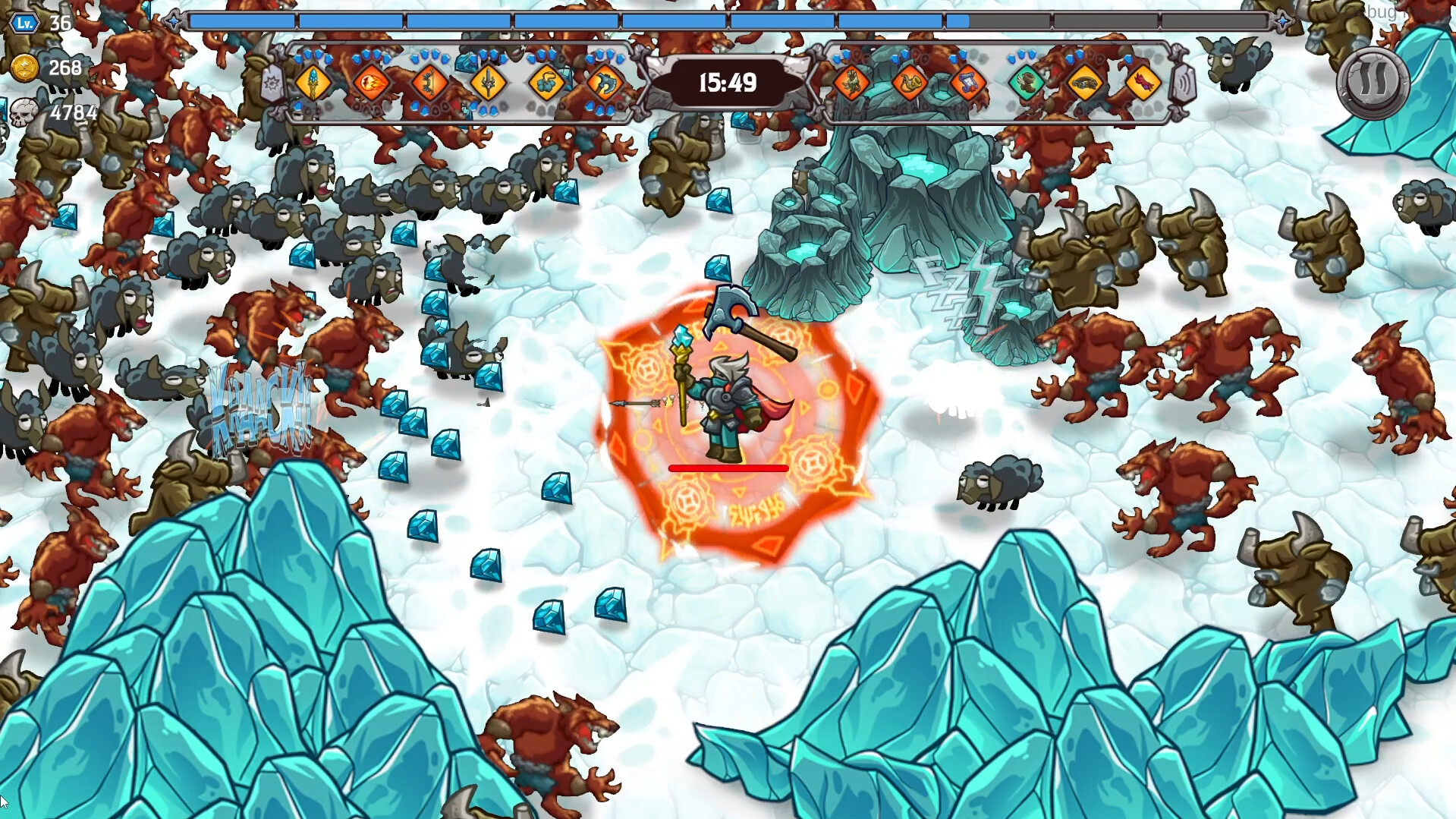Choose the battle axe ability icon
Image resolution: width=1456 pixels, height=819 pixels.
tap(605, 83)
